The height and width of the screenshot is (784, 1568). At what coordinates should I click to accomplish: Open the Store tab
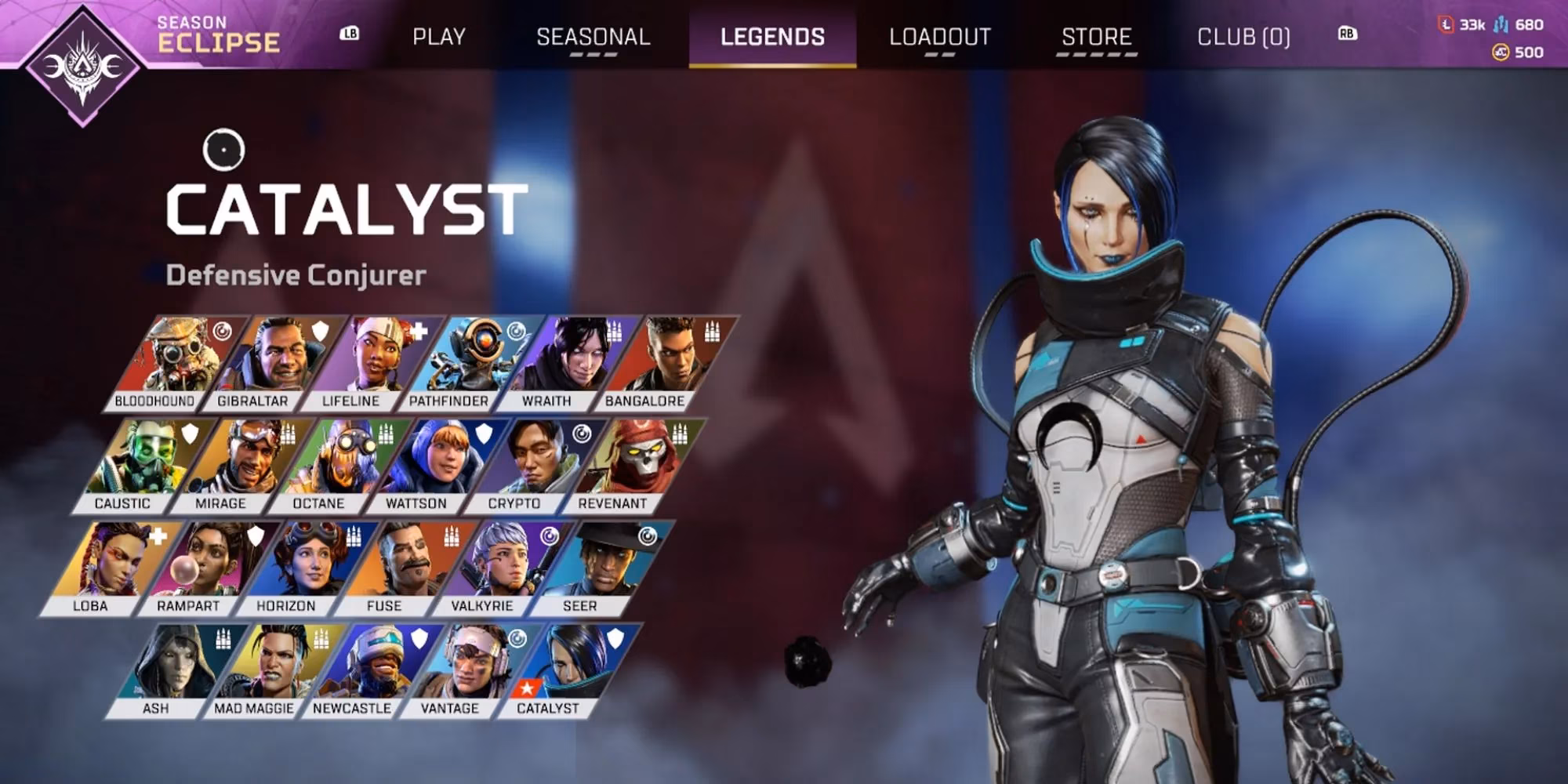[x=1096, y=37]
